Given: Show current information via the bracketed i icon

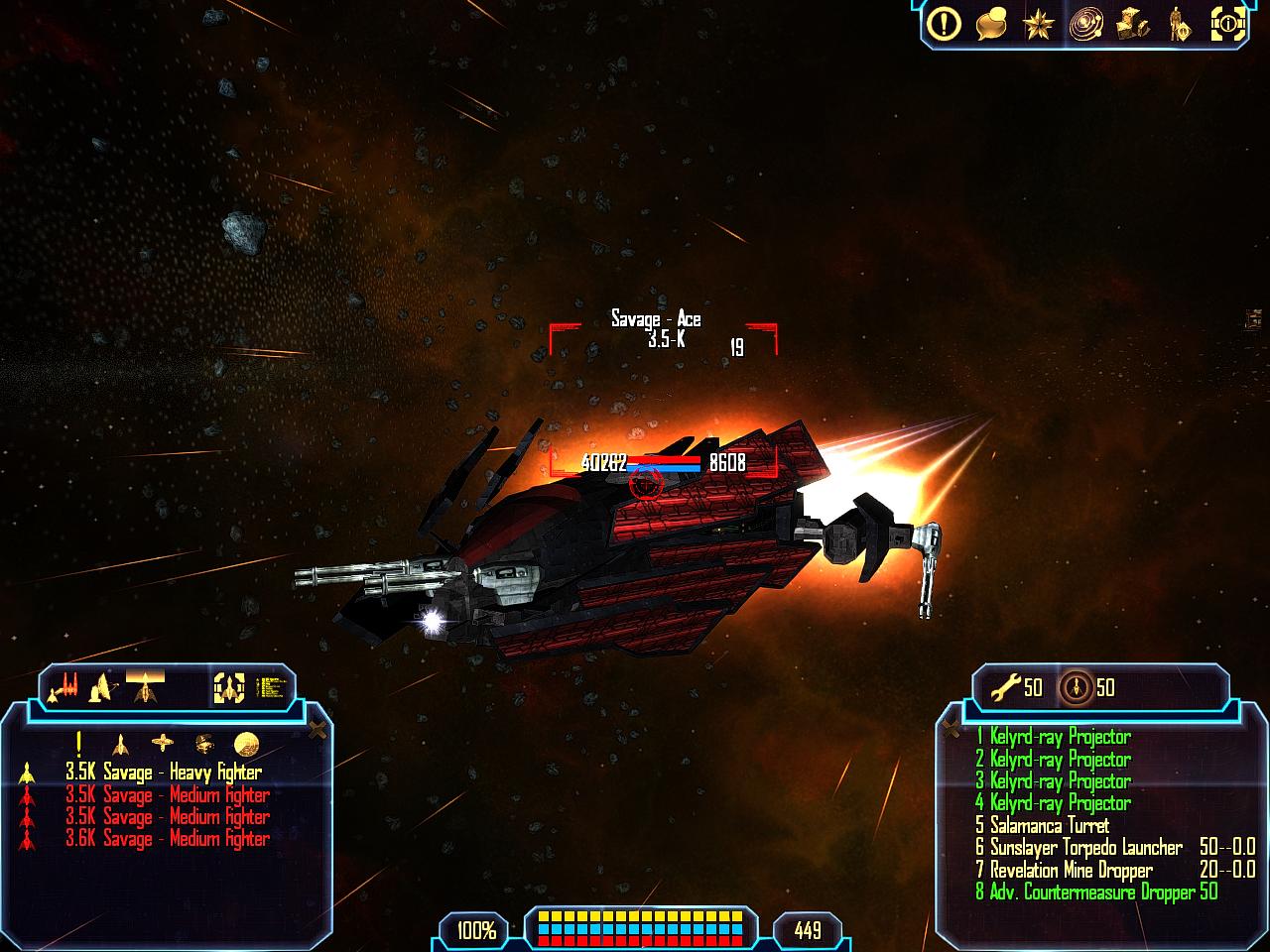Looking at the screenshot, I should 1227,24.
